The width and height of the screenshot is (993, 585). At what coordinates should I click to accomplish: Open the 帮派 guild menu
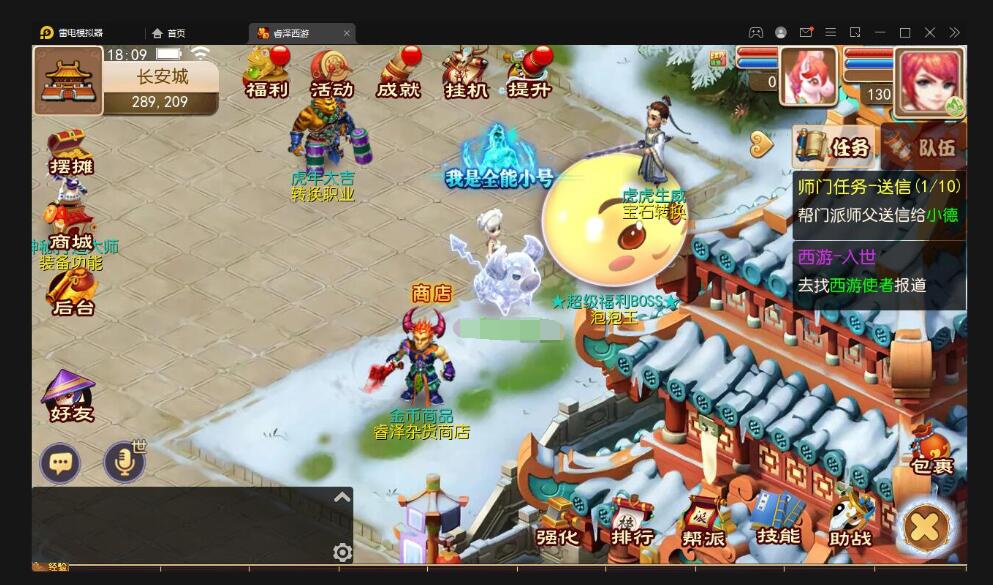[x=703, y=523]
